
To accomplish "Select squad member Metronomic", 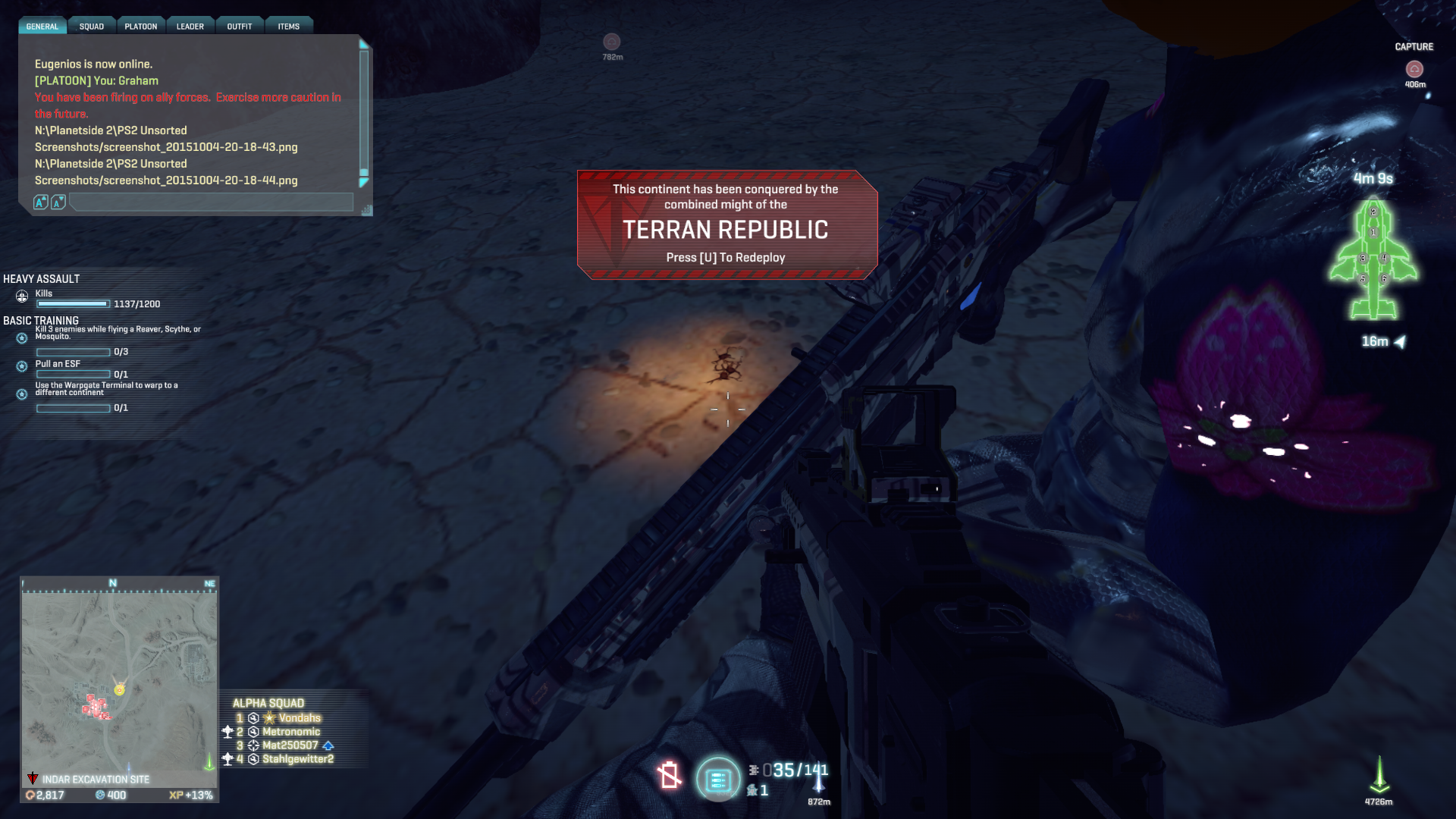I will (x=291, y=732).
